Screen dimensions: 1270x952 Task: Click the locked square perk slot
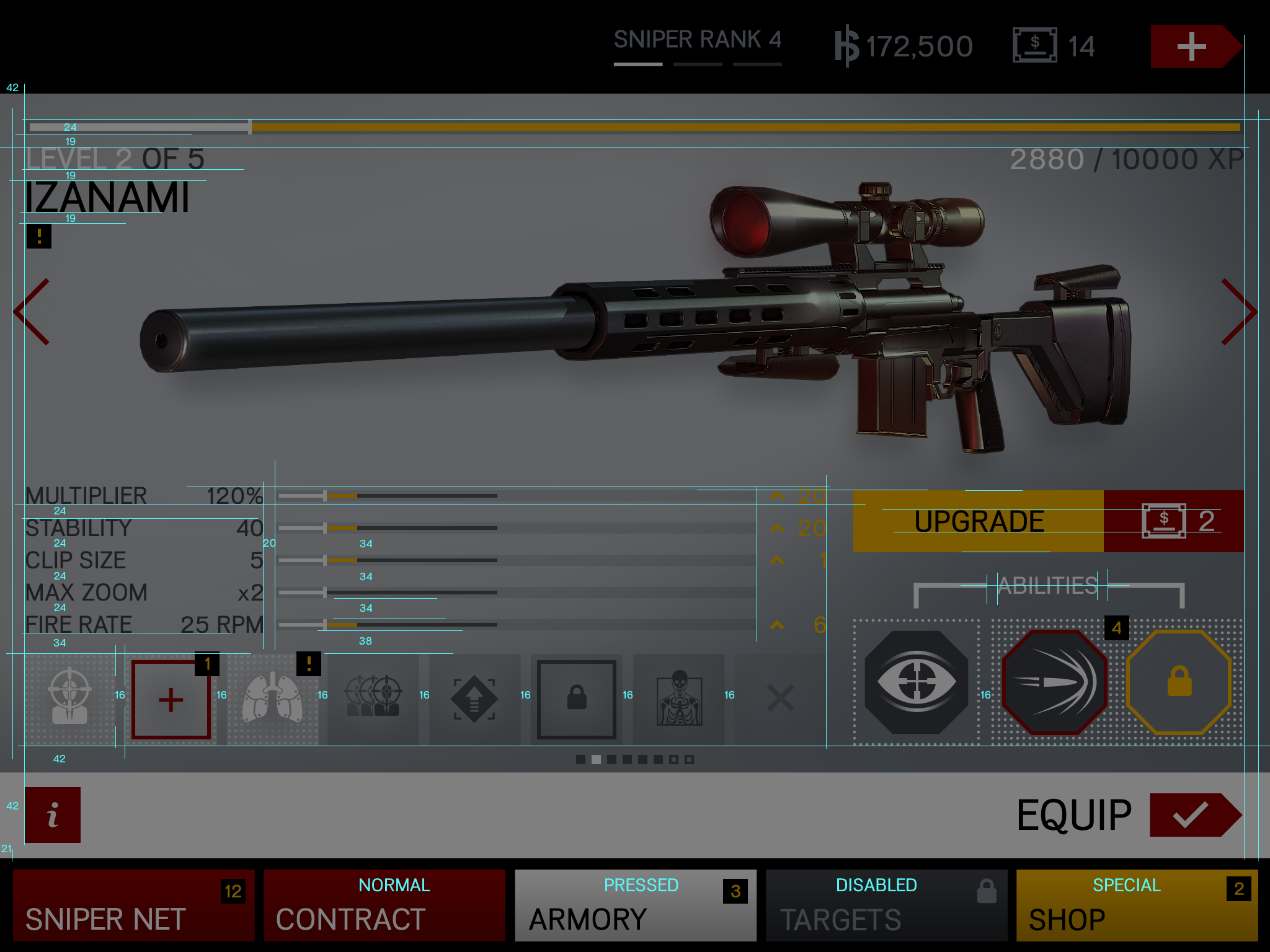click(x=577, y=700)
